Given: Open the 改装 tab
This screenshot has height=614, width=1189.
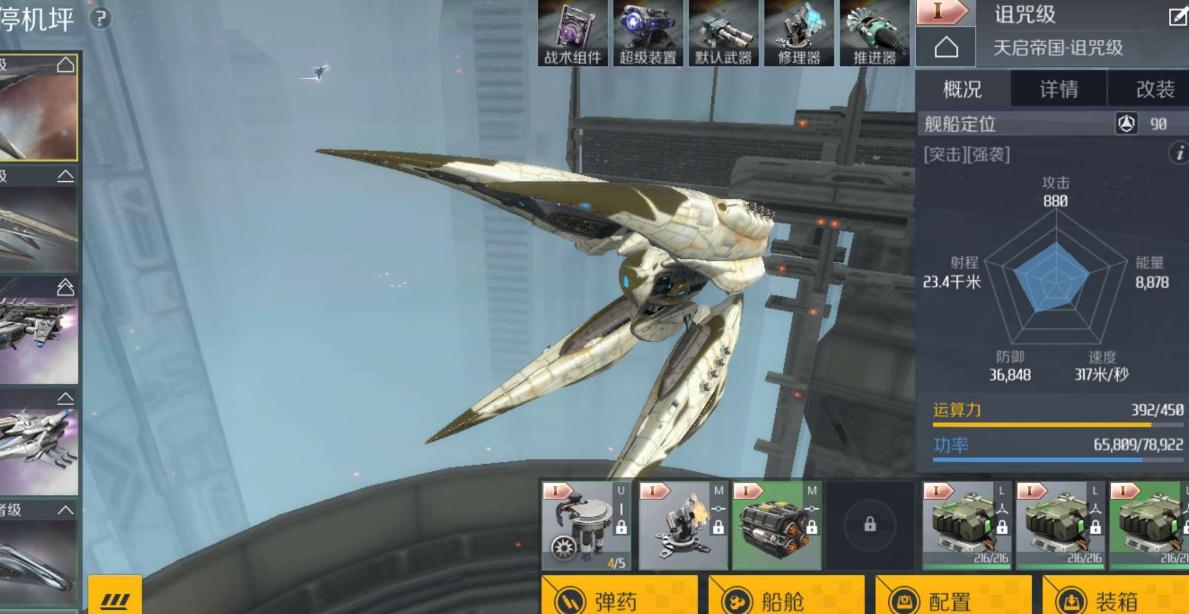Looking at the screenshot, I should 1154,89.
